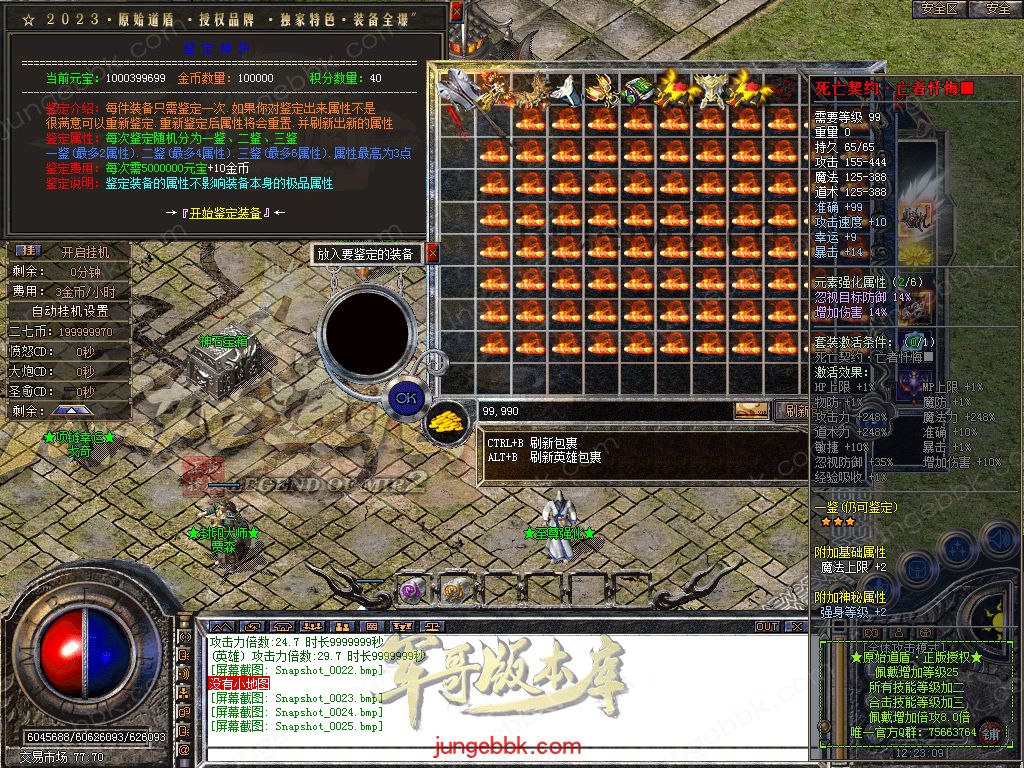Open the 铺 shop button
Image resolution: width=1024 pixels, height=768 pixels.
click(x=991, y=731)
